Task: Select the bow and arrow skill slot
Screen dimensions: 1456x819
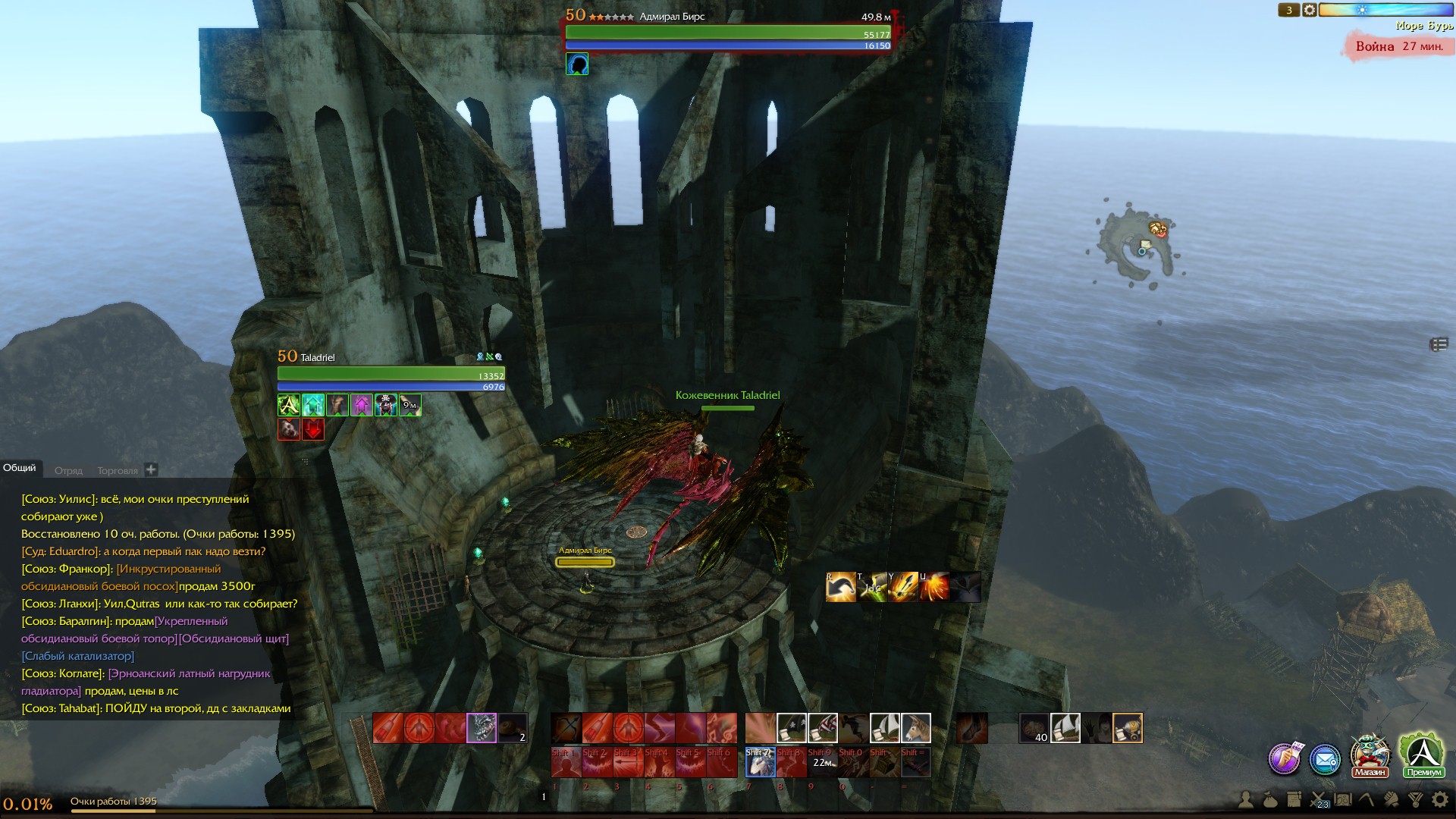Action: click(x=566, y=728)
